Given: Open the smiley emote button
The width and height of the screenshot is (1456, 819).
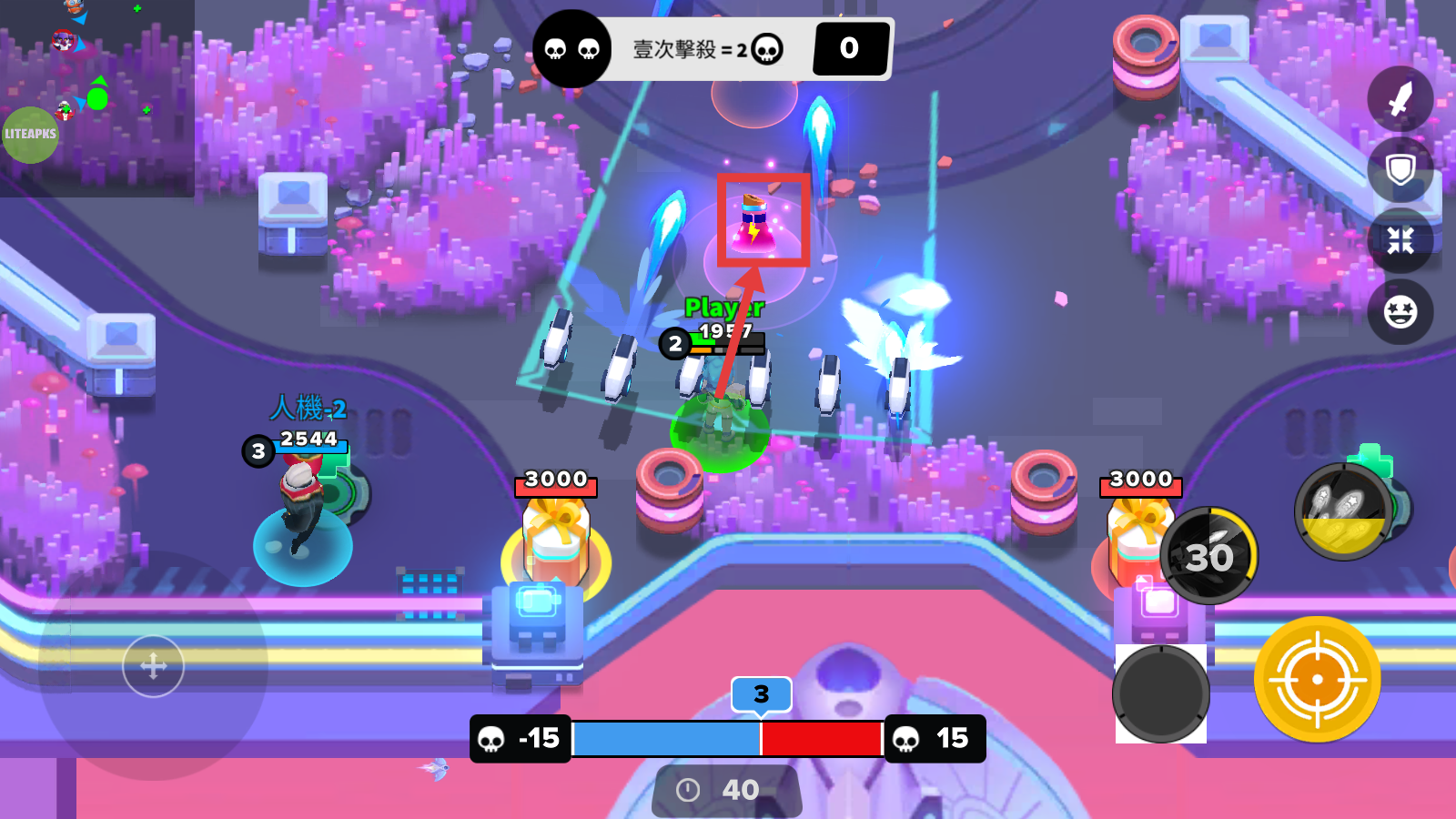Looking at the screenshot, I should 1400,312.
